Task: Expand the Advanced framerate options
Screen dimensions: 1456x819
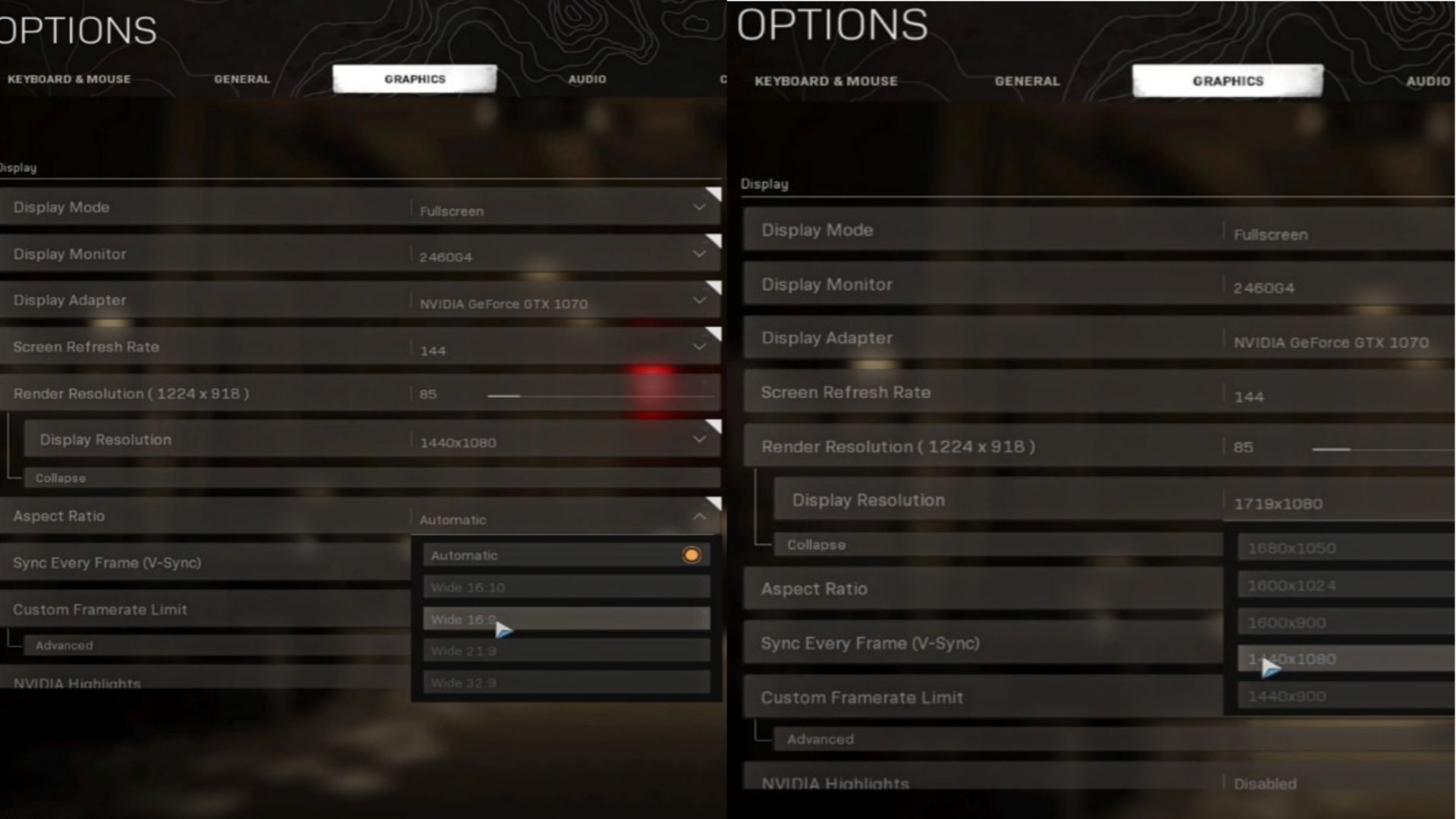Action: 64,645
